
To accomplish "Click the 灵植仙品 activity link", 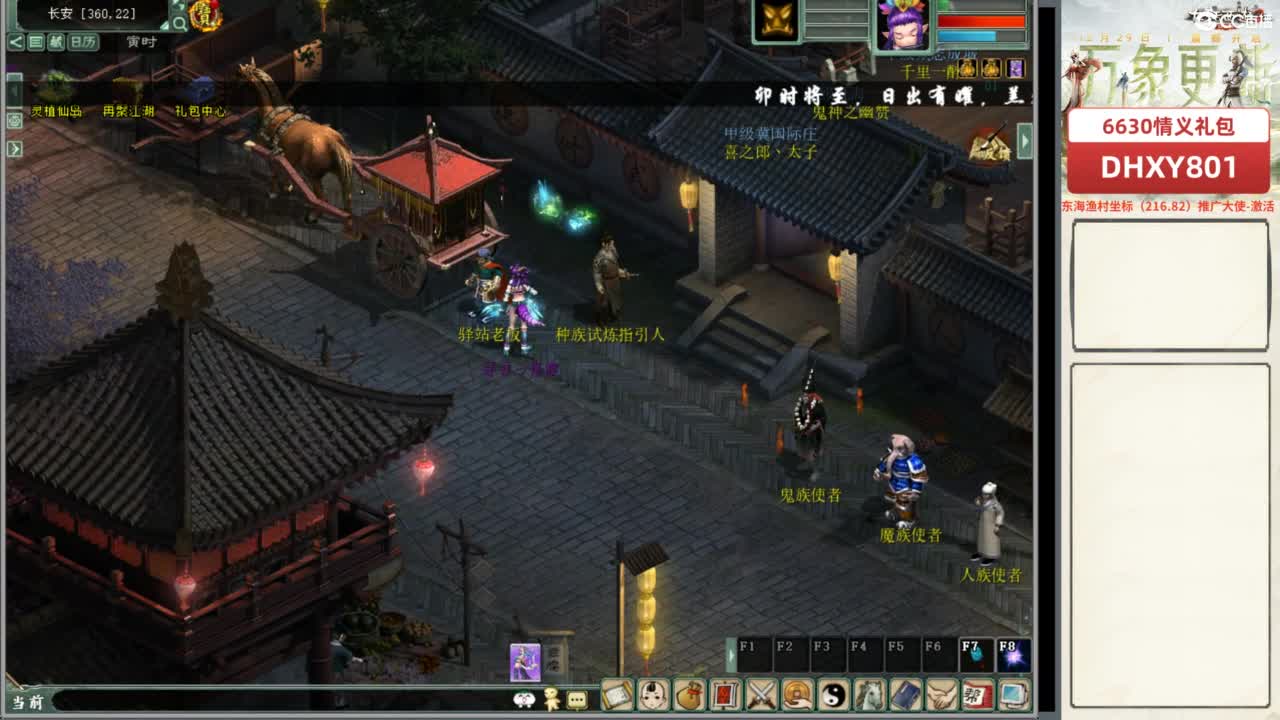I will [57, 112].
